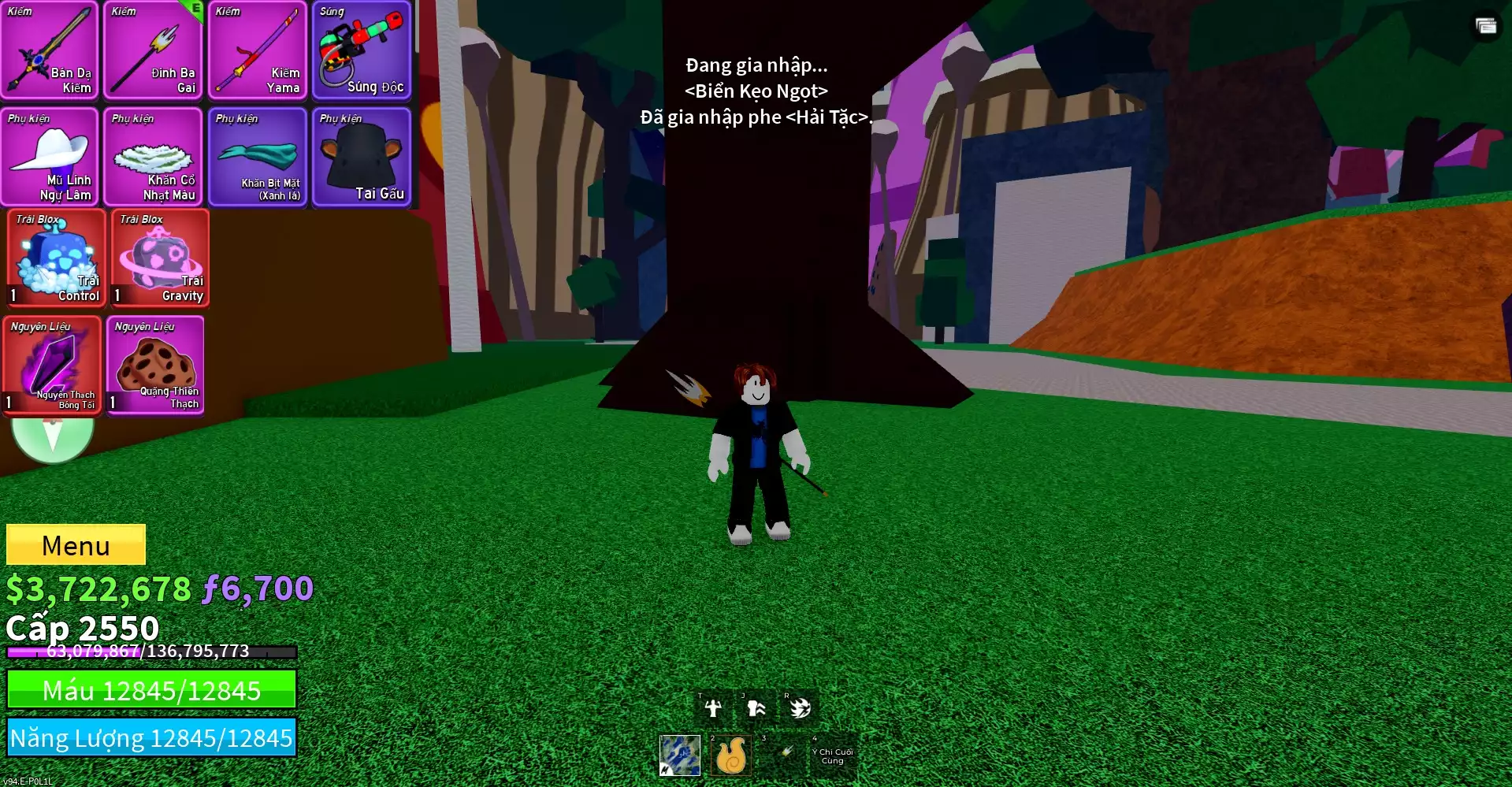Viewport: 1512px width, 787px height.
Task: Equip the Ý Chí Cuối Cùng slot
Action: coord(833,755)
